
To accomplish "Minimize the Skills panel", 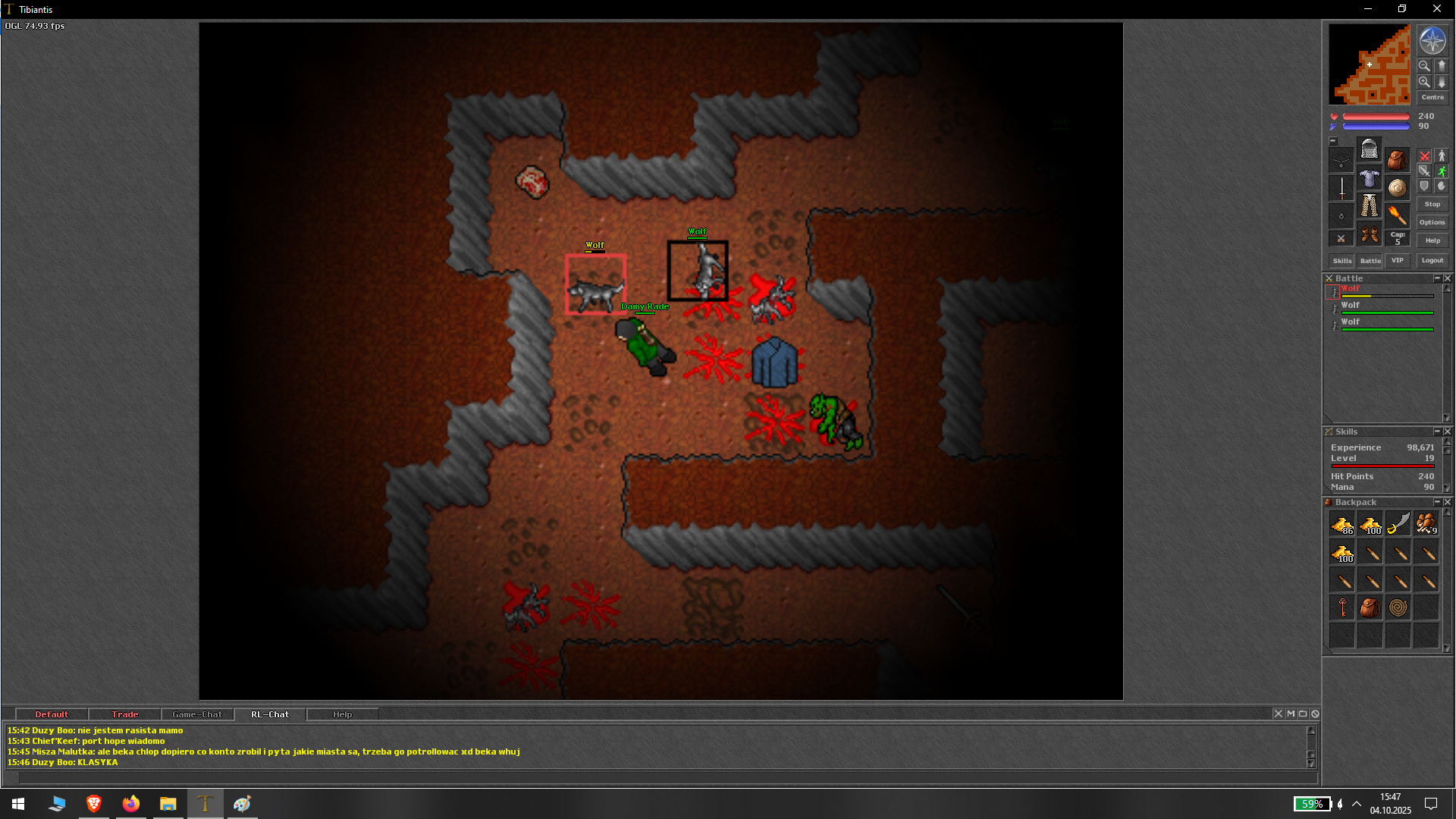I will pos(1438,431).
